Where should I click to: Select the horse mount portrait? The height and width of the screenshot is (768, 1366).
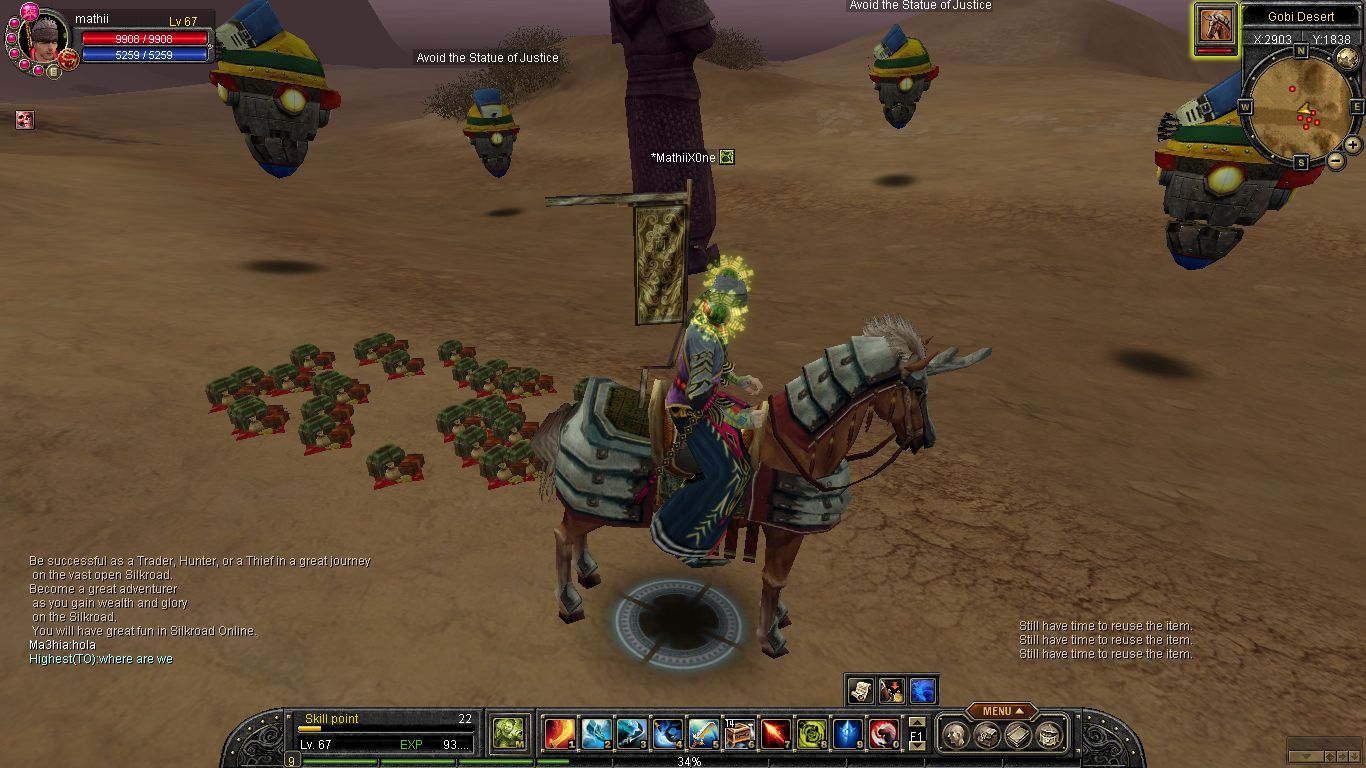pos(1215,24)
